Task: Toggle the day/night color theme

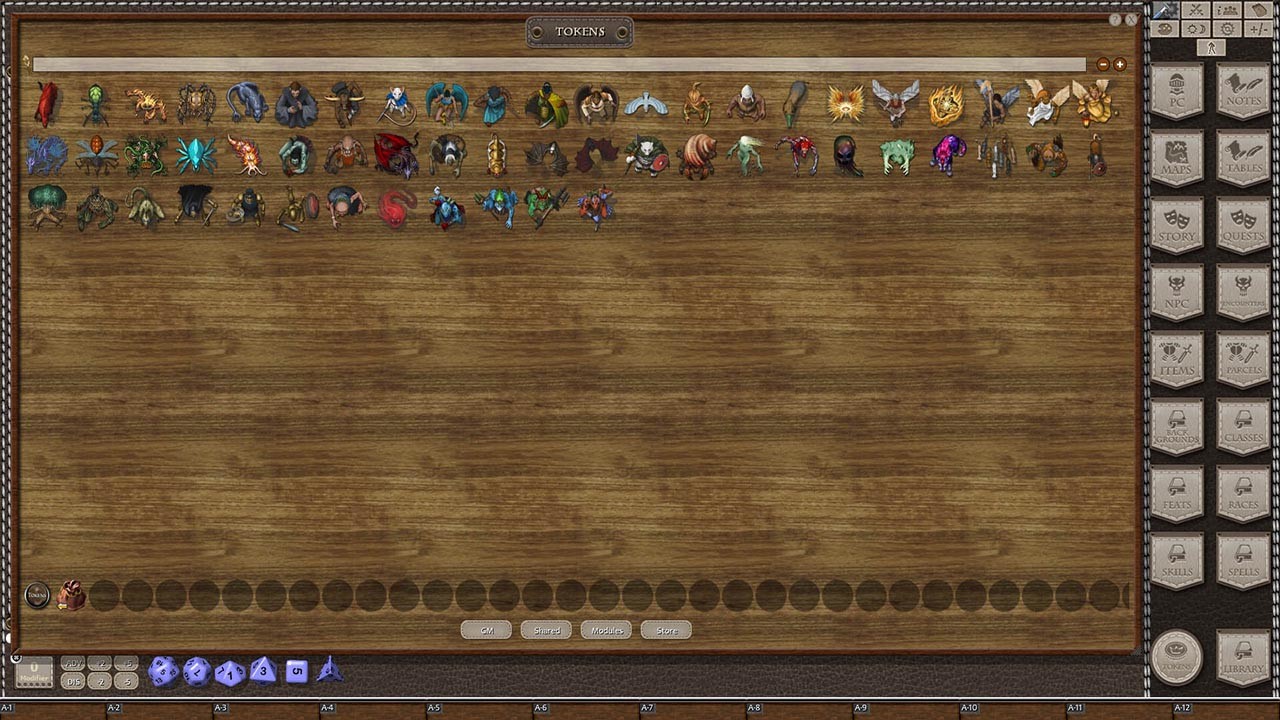Action: (1195, 28)
